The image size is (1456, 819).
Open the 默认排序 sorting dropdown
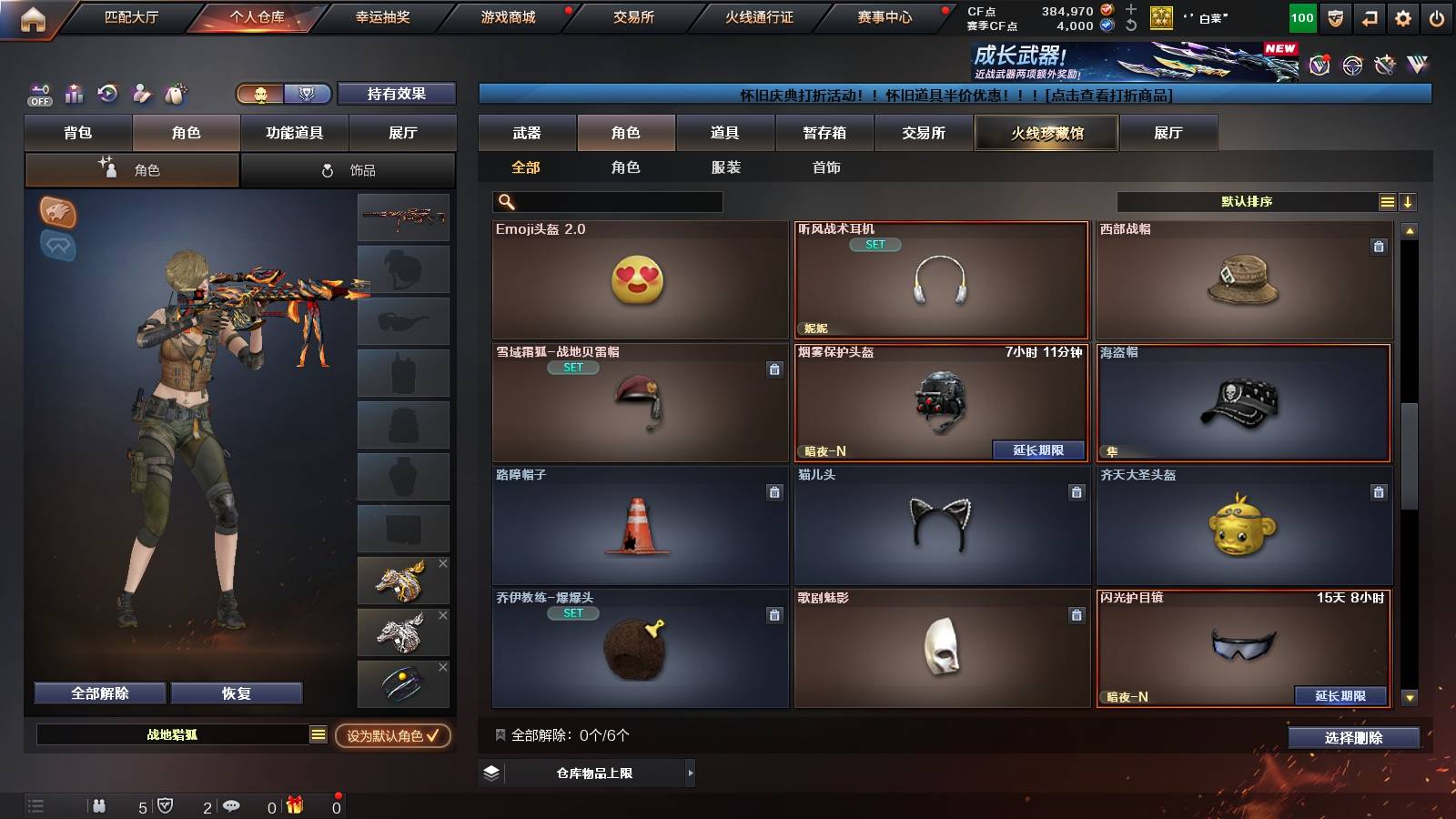1245,201
